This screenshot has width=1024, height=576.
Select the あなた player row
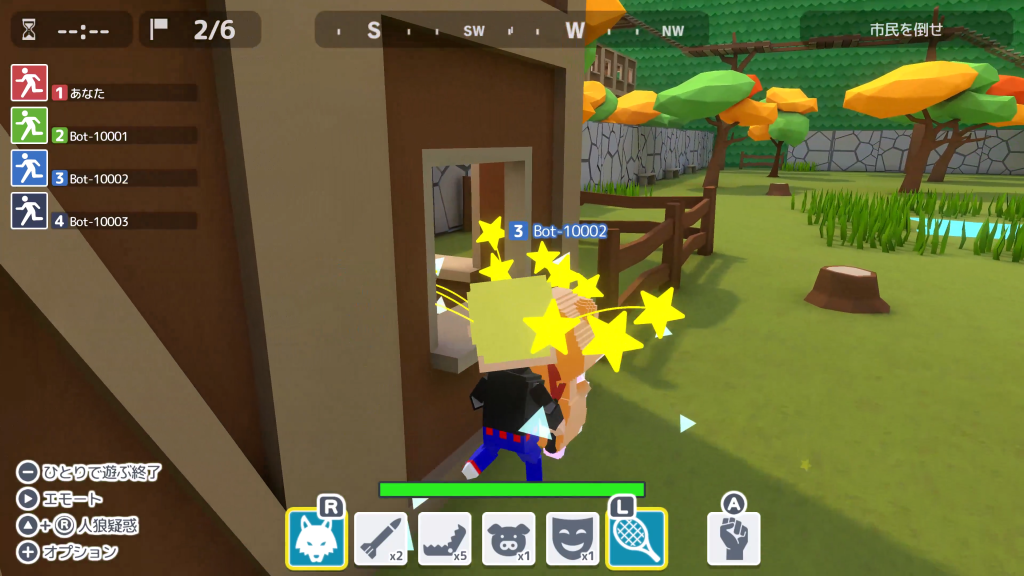tap(104, 93)
